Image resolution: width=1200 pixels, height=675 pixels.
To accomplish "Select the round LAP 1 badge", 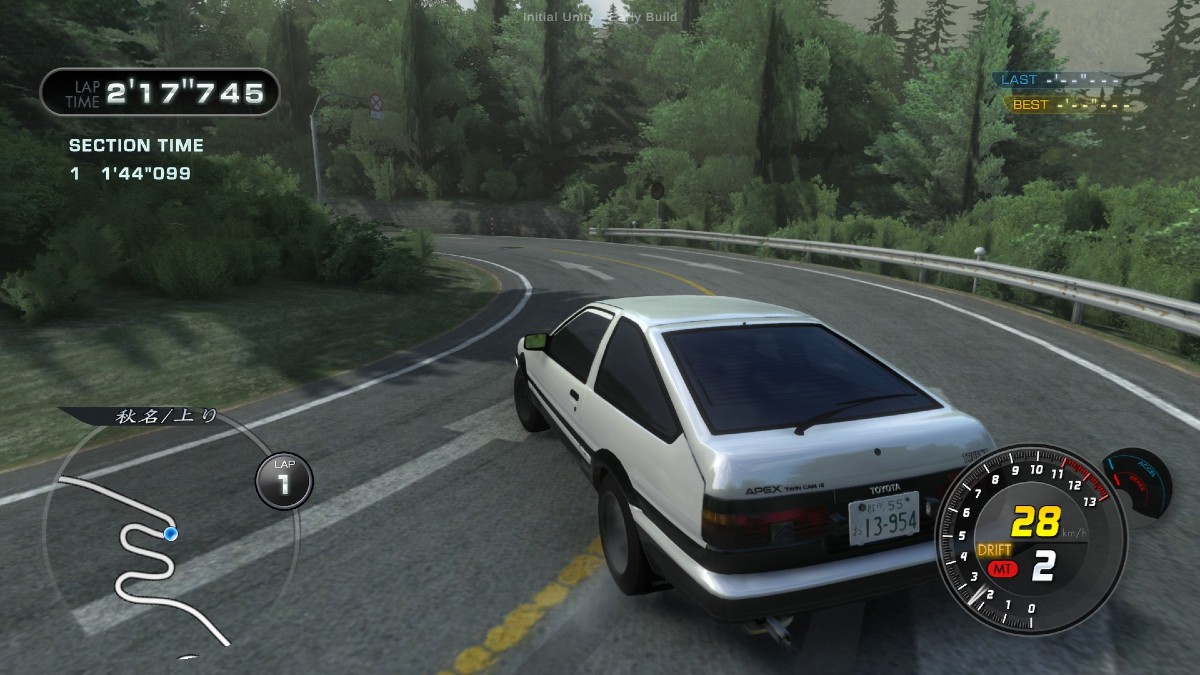I will (x=283, y=480).
